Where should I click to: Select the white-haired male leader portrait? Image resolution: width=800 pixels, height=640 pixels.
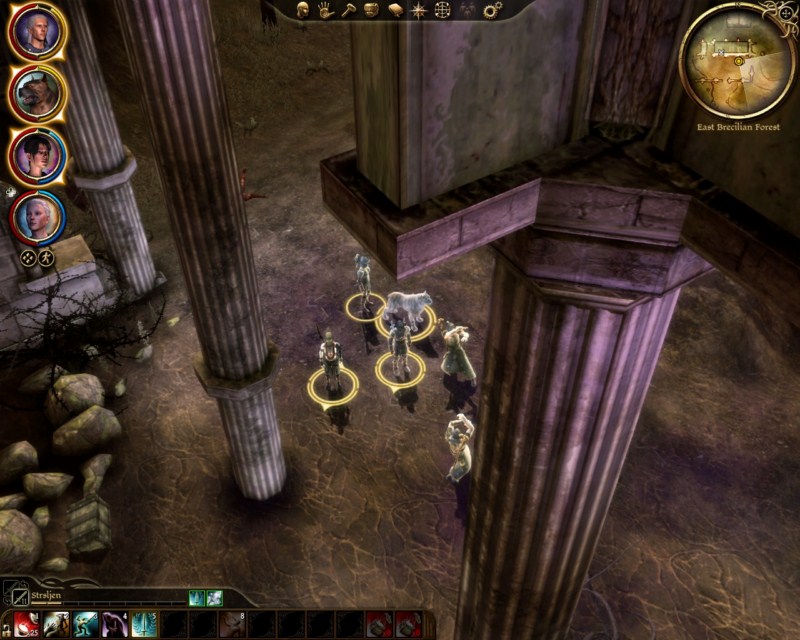click(37, 33)
